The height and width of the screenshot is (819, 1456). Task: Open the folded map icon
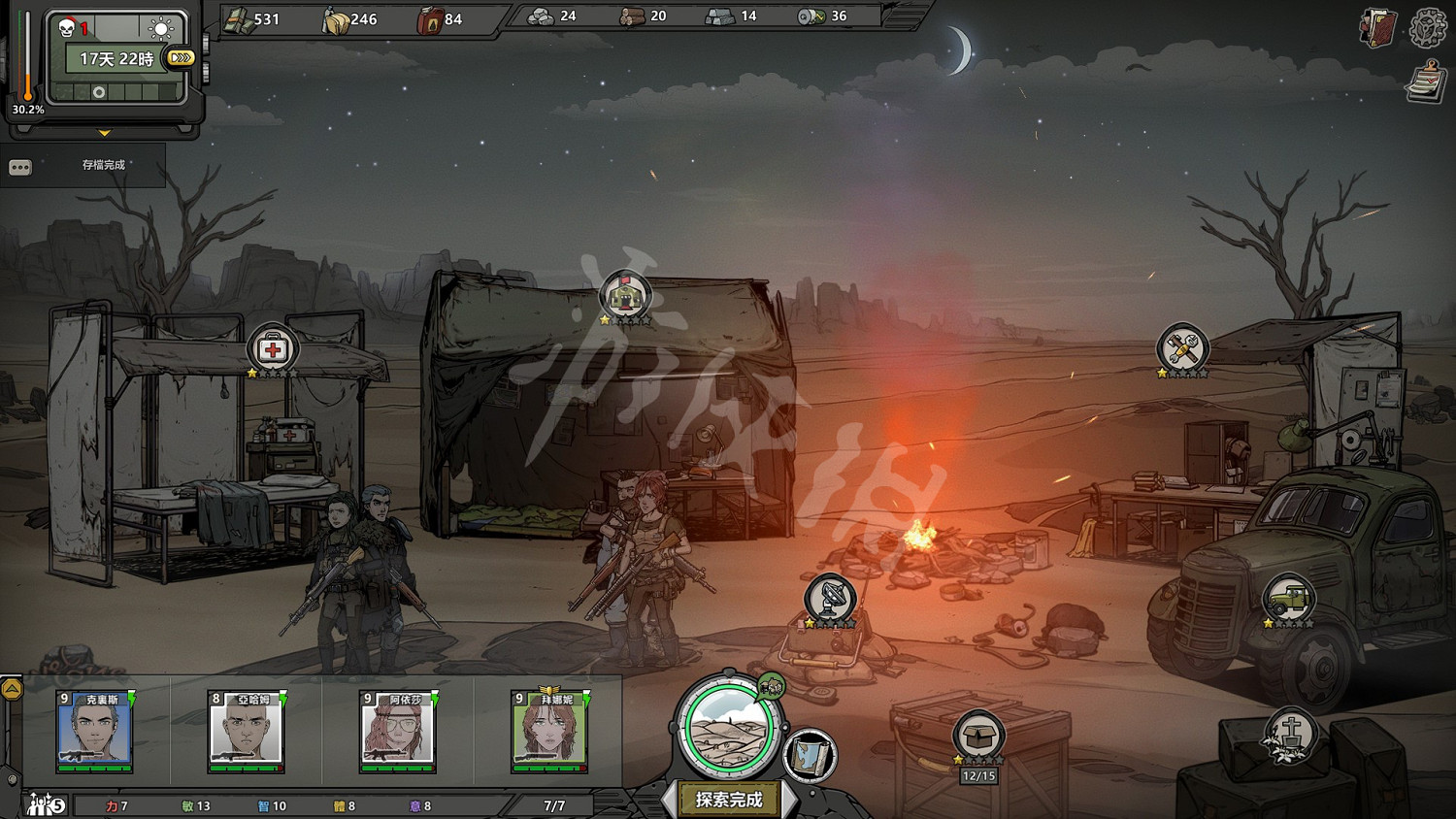coord(810,755)
